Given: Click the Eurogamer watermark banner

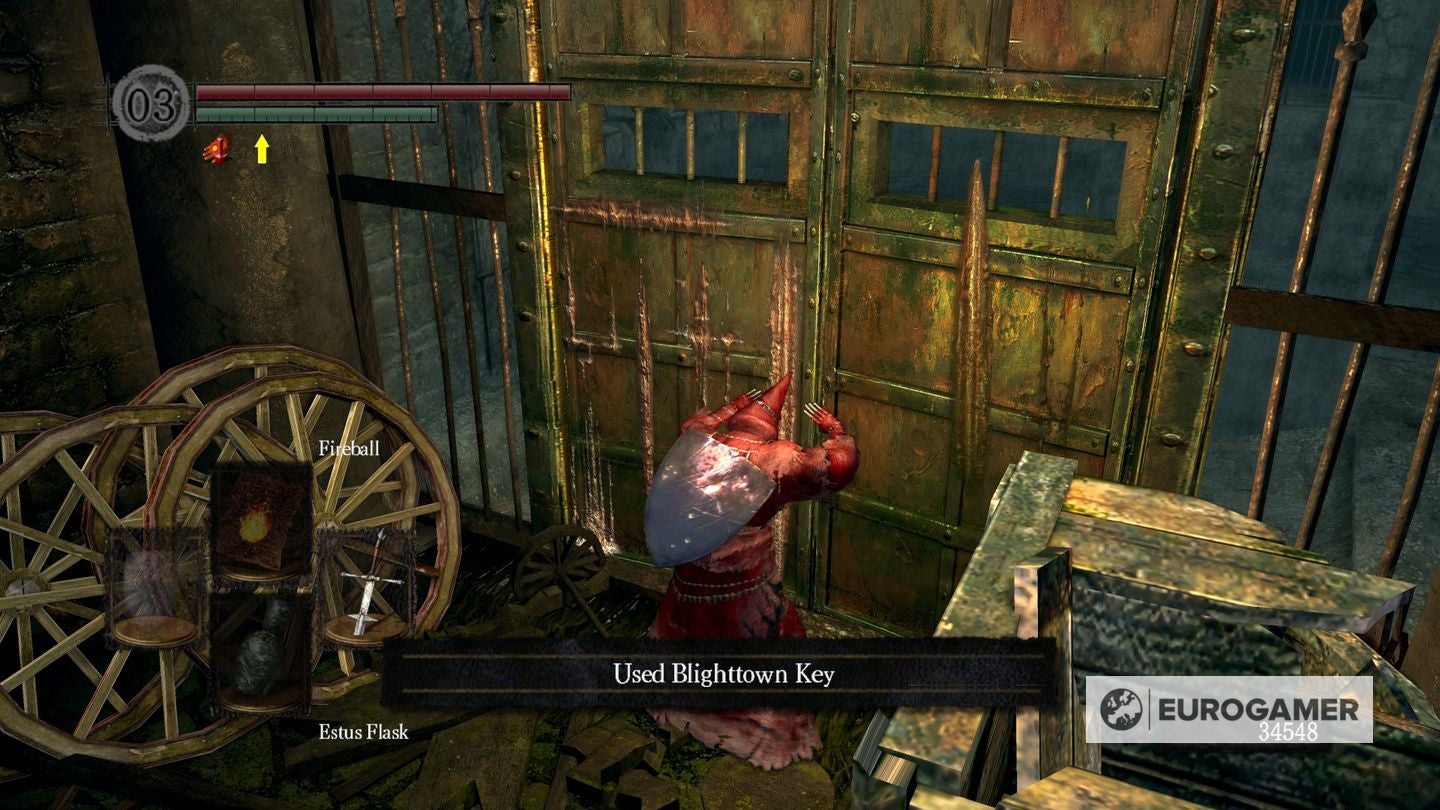Looking at the screenshot, I should 1230,710.
